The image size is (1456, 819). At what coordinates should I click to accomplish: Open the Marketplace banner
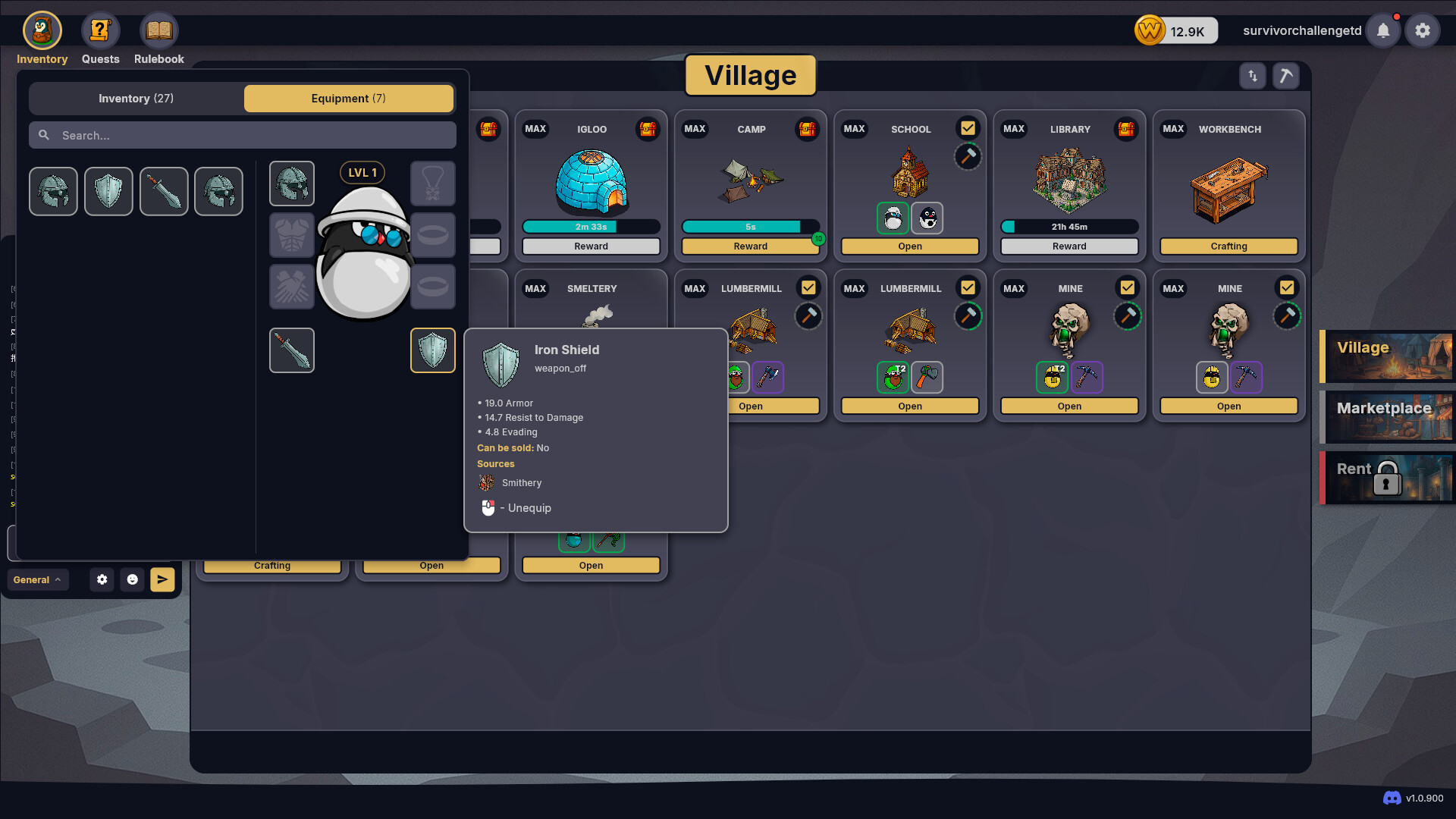(1388, 417)
